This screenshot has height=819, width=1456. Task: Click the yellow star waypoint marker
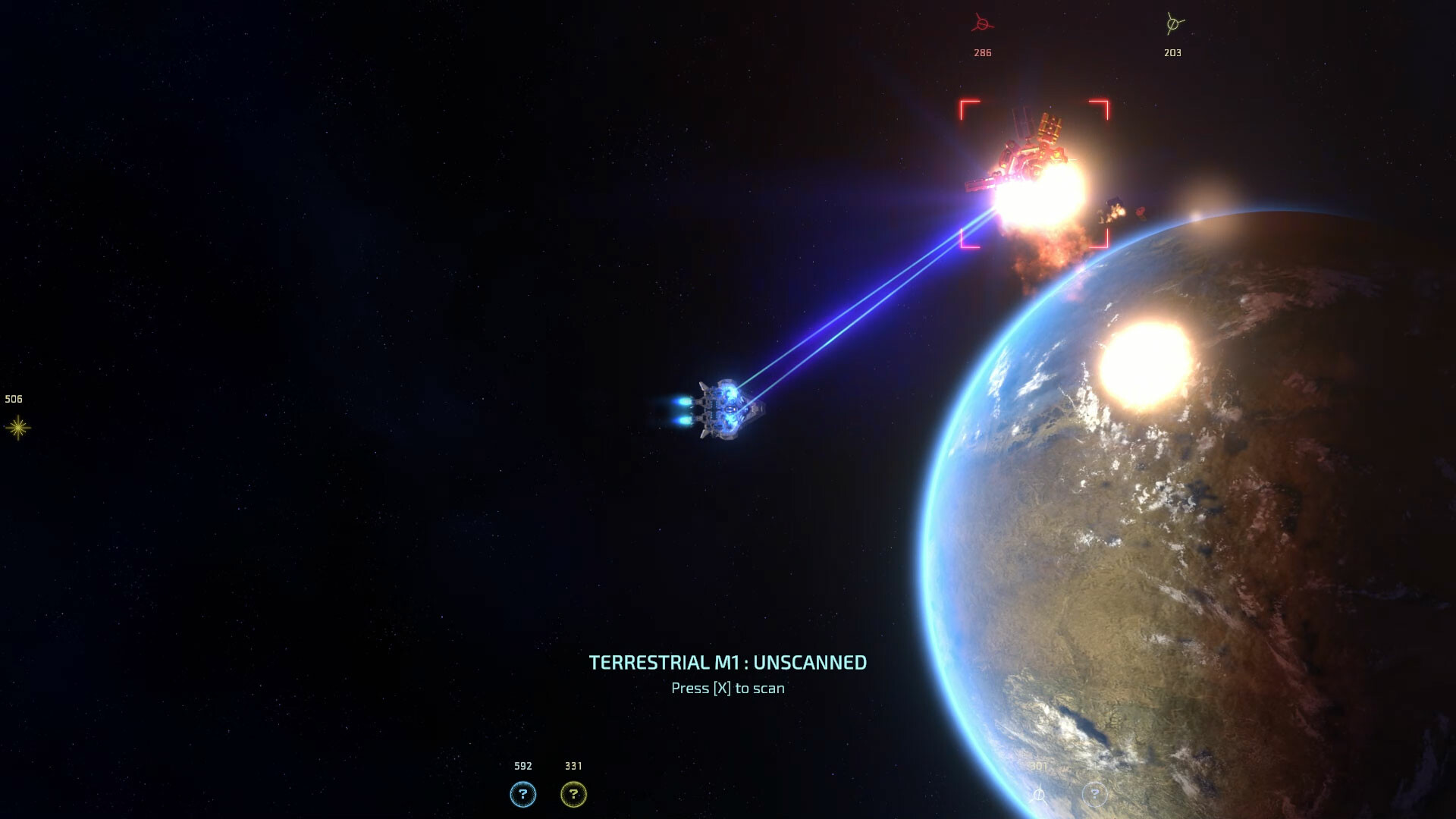[x=17, y=428]
